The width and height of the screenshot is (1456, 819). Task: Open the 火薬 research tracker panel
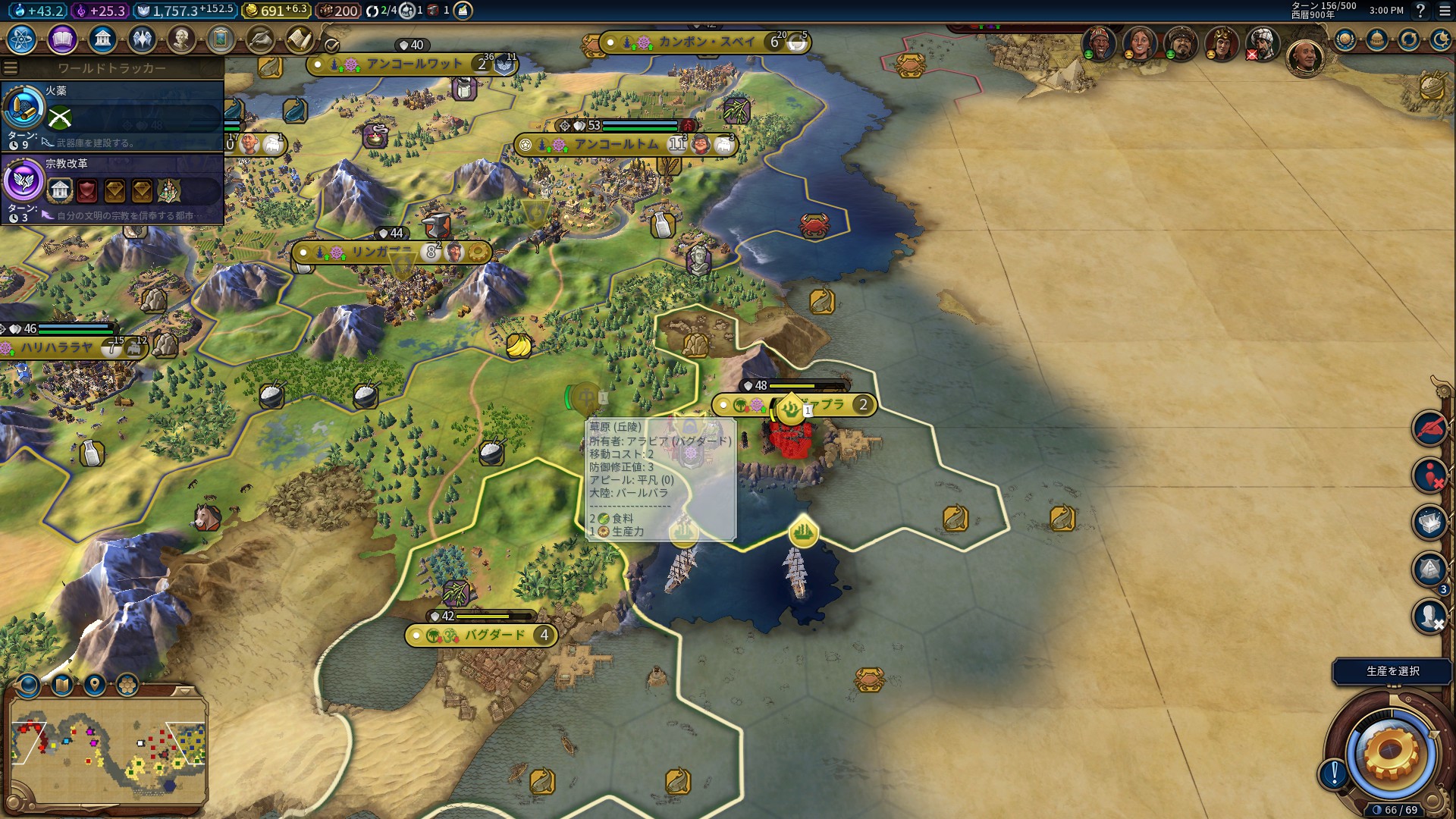[x=112, y=115]
